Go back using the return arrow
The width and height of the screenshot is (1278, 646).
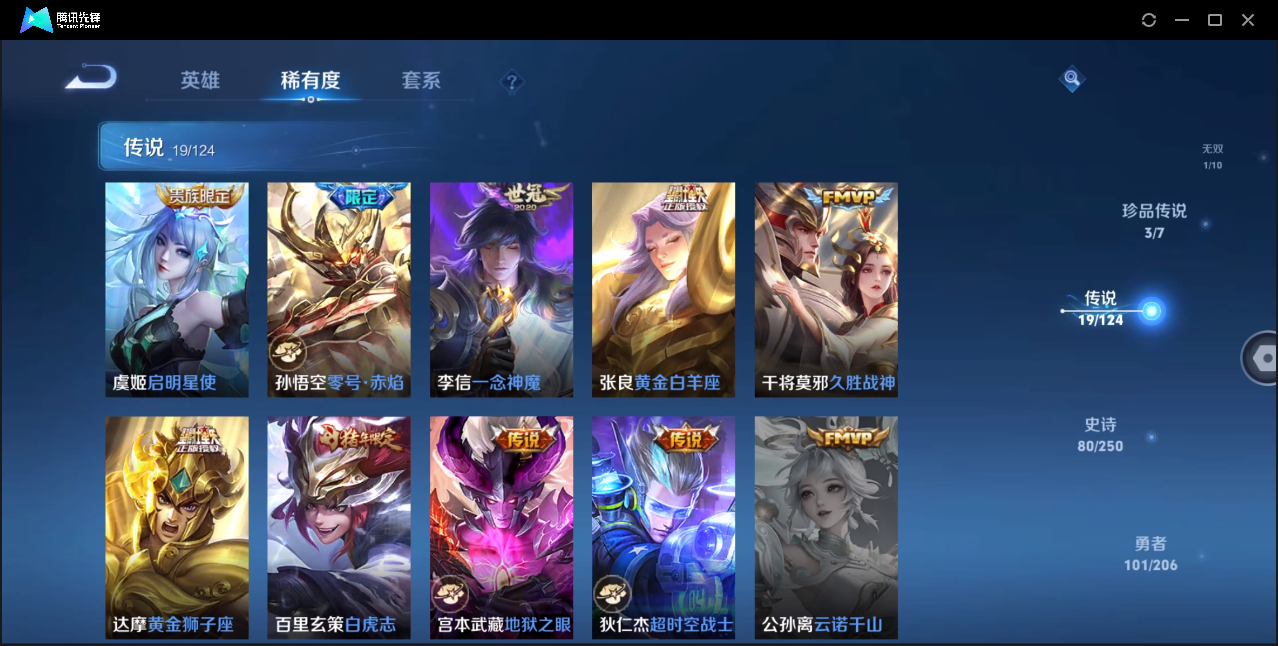[91, 78]
